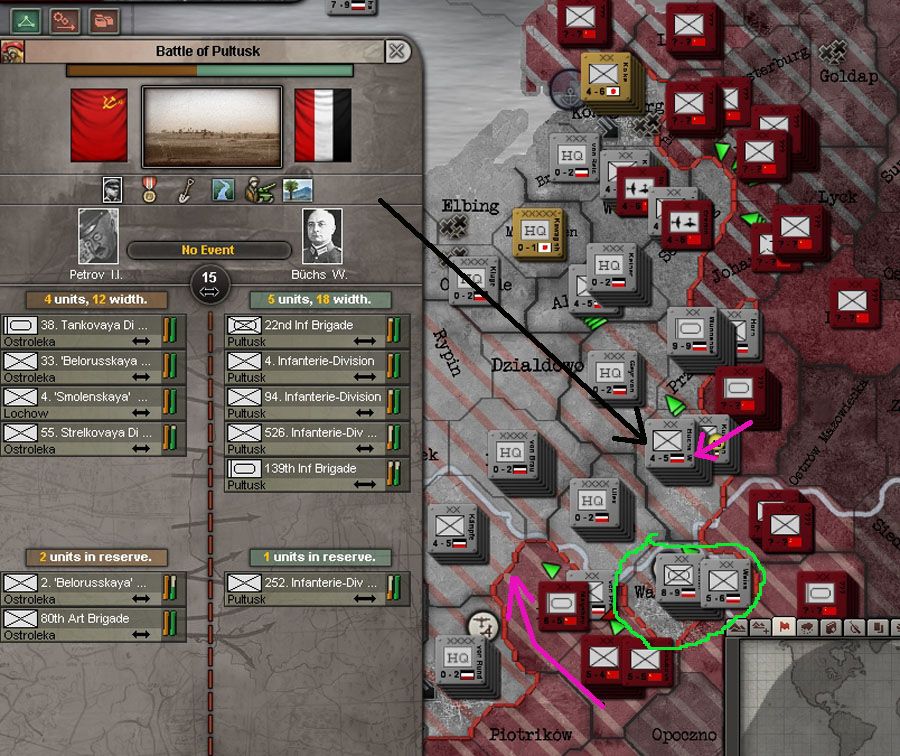900x756 pixels.
Task: Open the green triangle network button
Action: coord(26,19)
